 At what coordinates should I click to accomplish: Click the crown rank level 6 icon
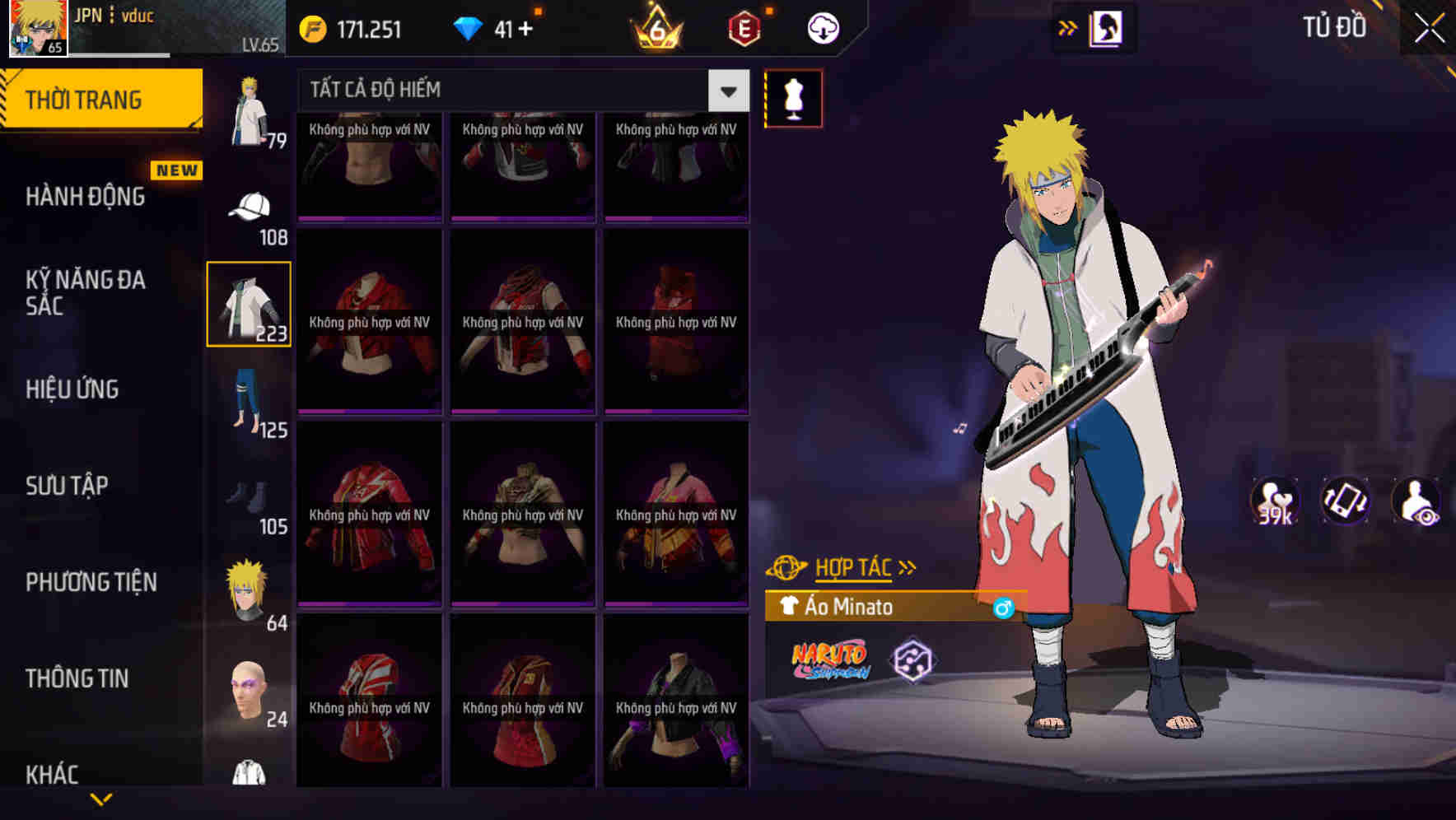[659, 27]
